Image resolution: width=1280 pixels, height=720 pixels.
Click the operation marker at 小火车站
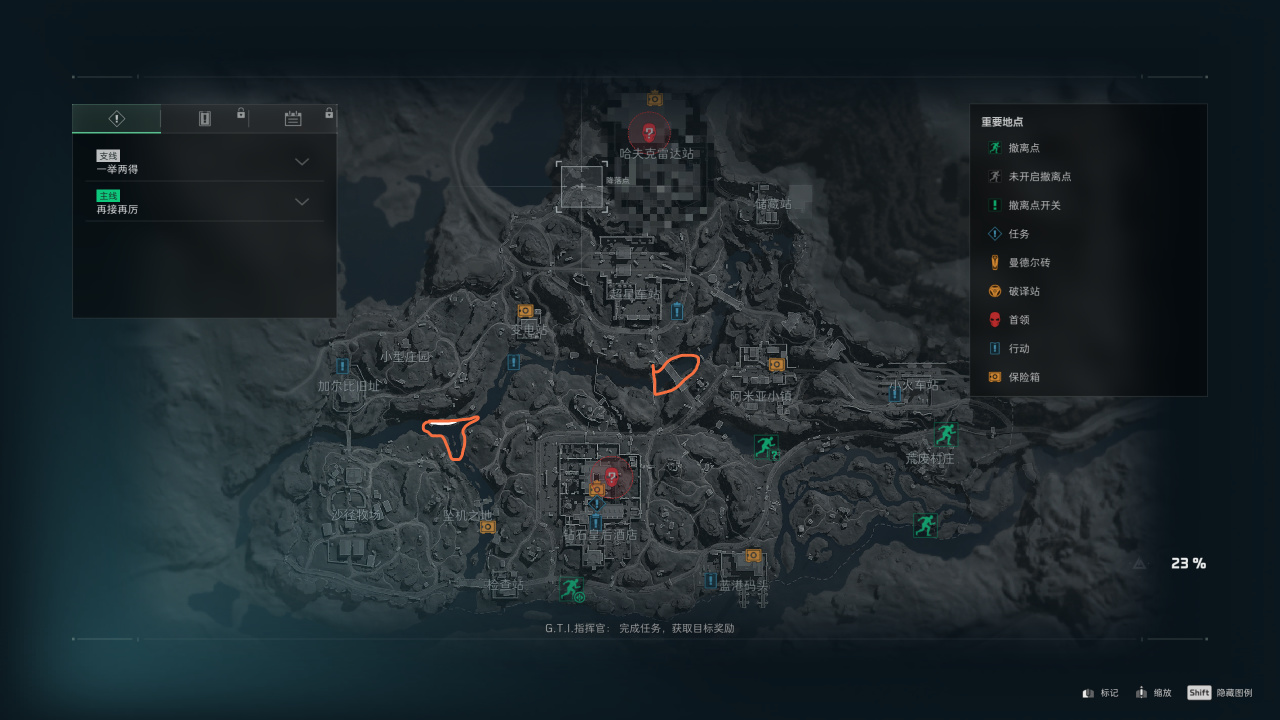895,394
